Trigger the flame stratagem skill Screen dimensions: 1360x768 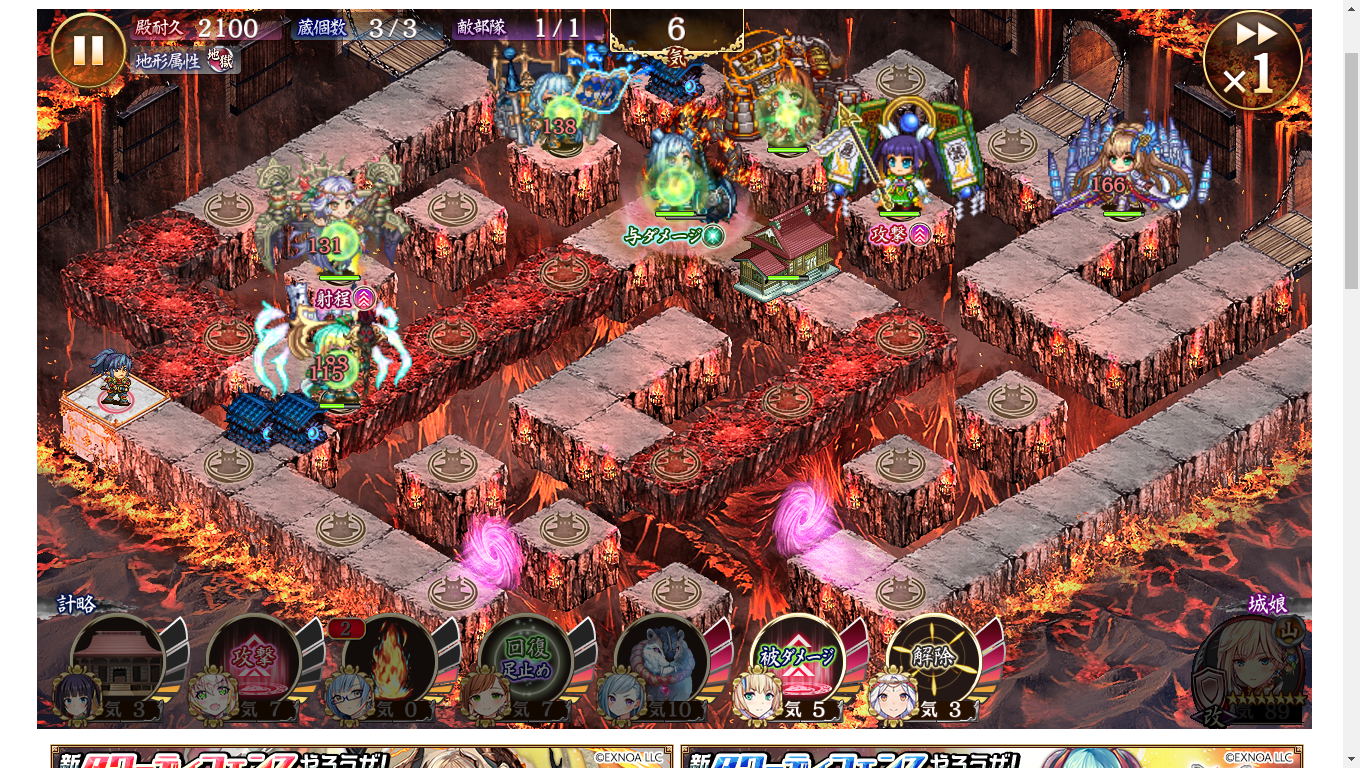(390, 660)
